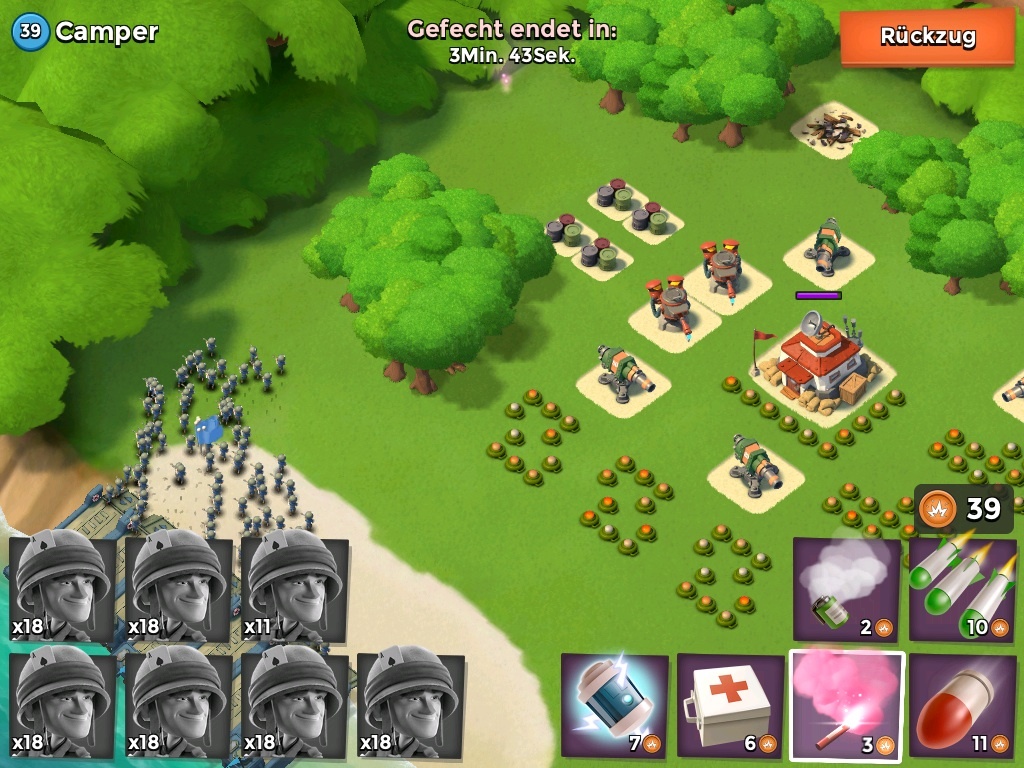Activate the pink flare ability
This screenshot has height=768, width=1024.
(846, 705)
